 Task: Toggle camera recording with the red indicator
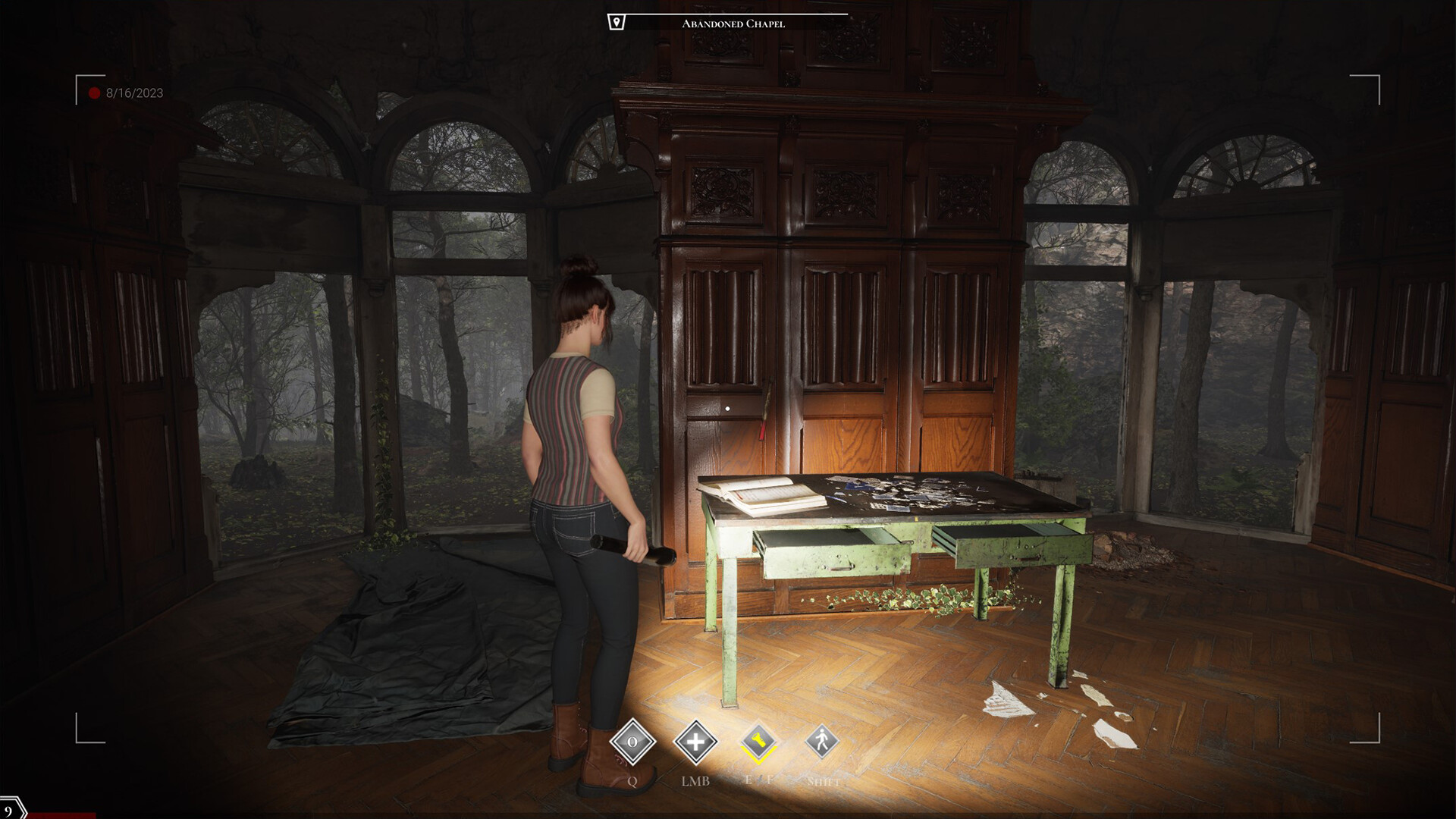click(x=93, y=93)
